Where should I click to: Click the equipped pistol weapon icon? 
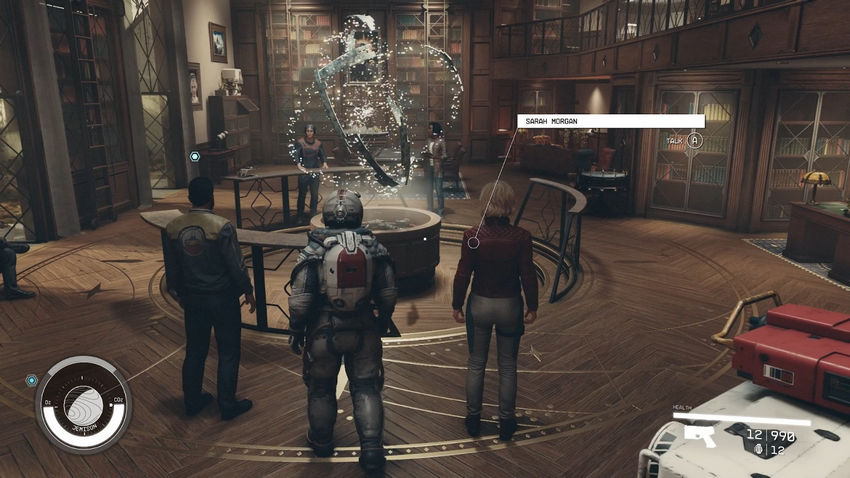click(701, 435)
